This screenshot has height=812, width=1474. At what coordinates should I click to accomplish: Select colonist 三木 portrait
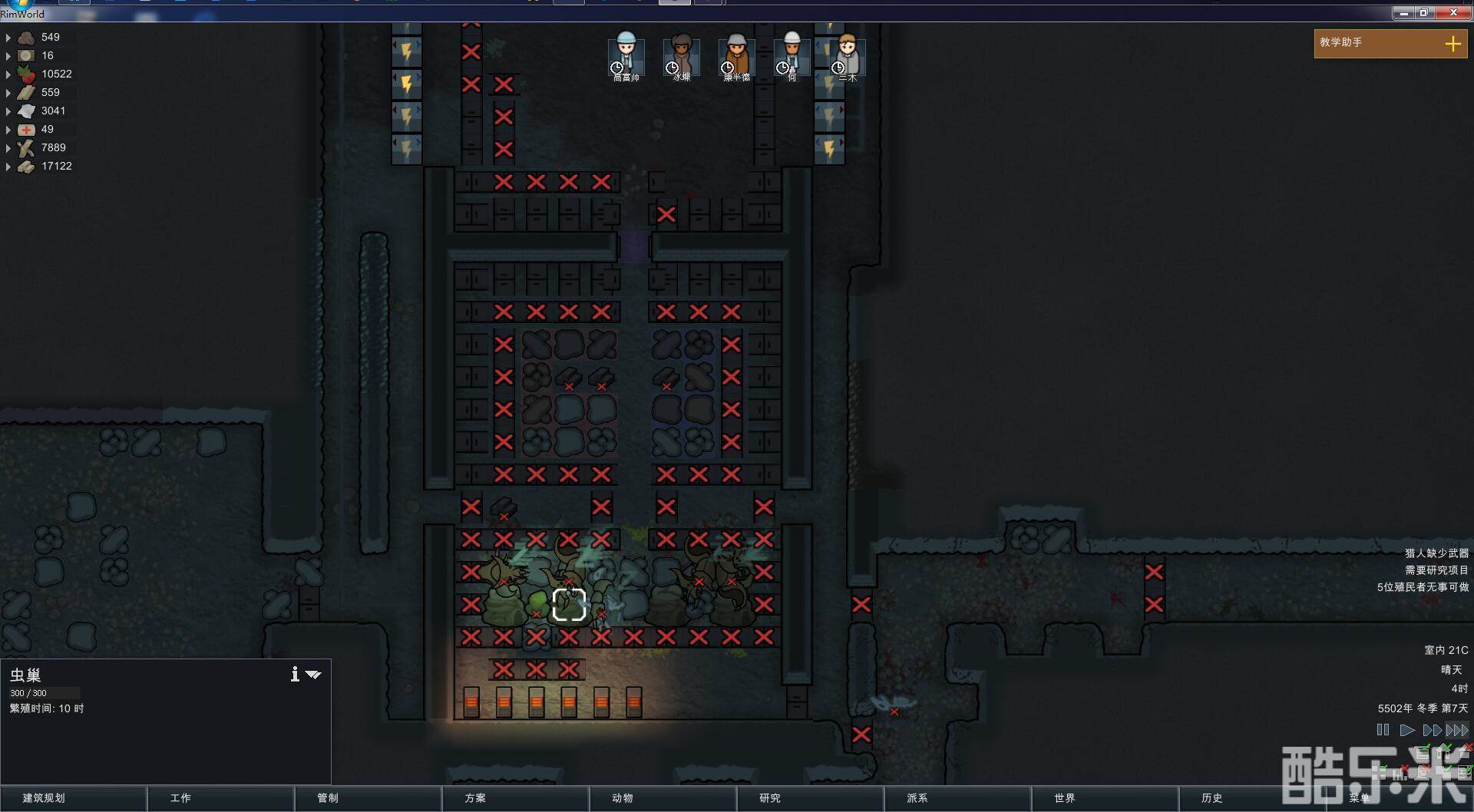[x=848, y=55]
